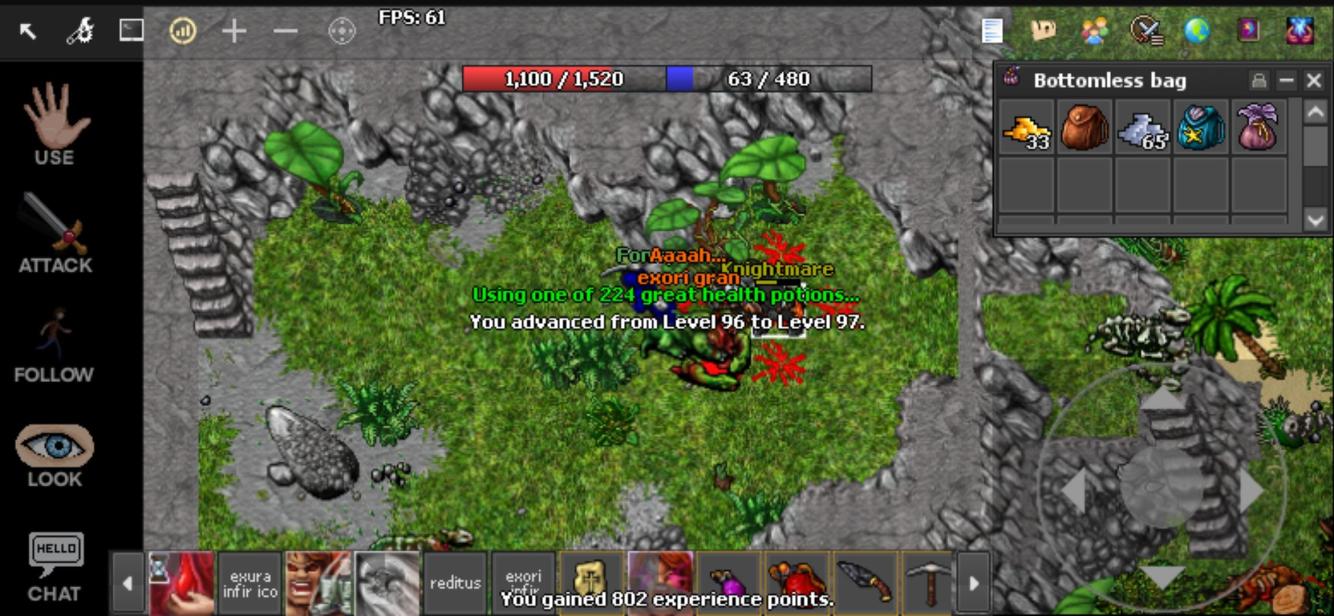Click the bag's lock icon
This screenshot has height=616, width=1334.
pyautogui.click(x=1259, y=81)
